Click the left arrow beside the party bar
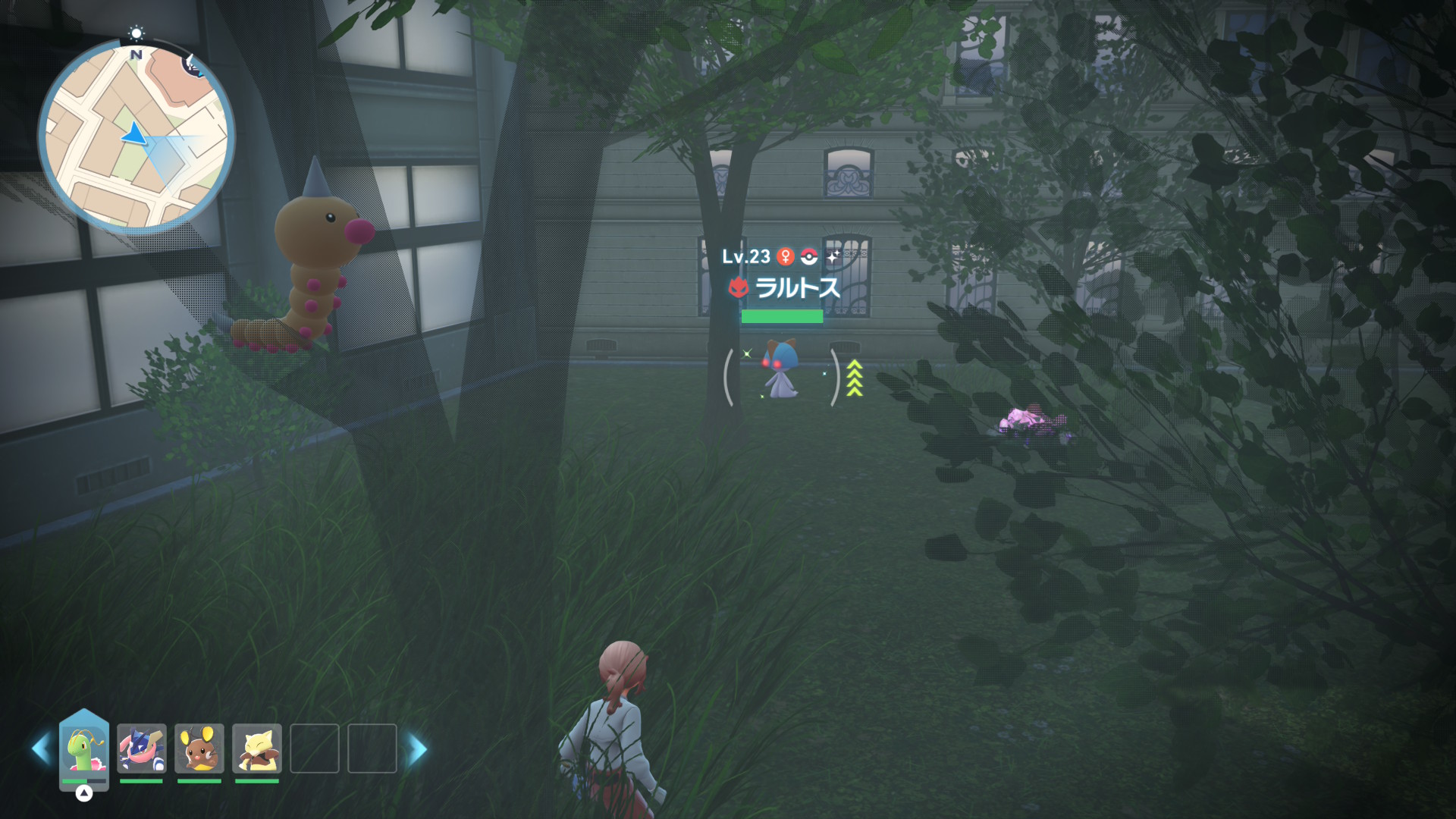Viewport: 1456px width, 819px height. coord(41,749)
